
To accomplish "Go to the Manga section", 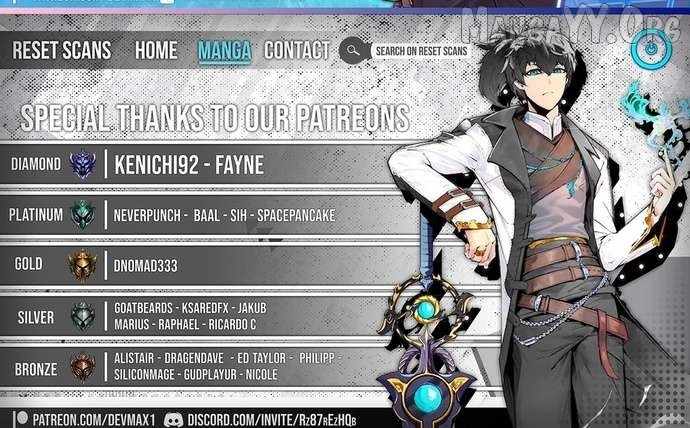I will pyautogui.click(x=225, y=50).
